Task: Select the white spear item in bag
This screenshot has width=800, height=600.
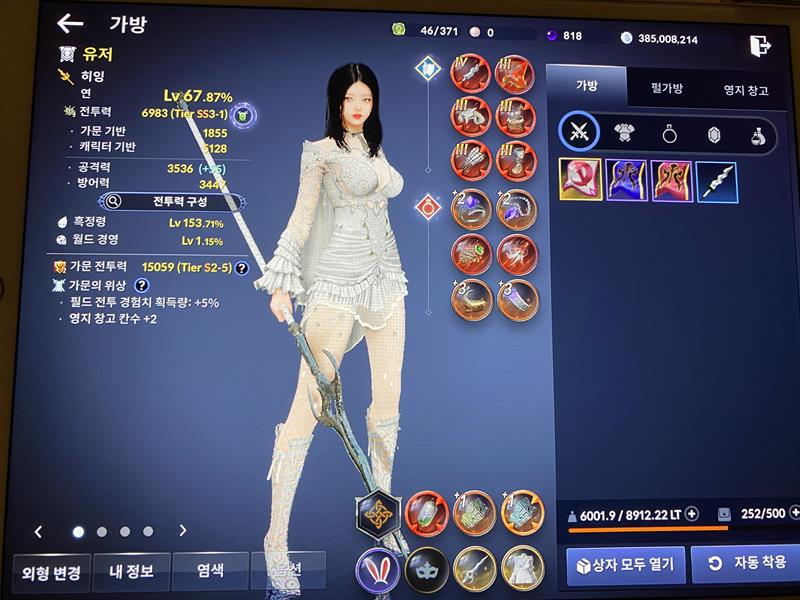Action: (716, 181)
